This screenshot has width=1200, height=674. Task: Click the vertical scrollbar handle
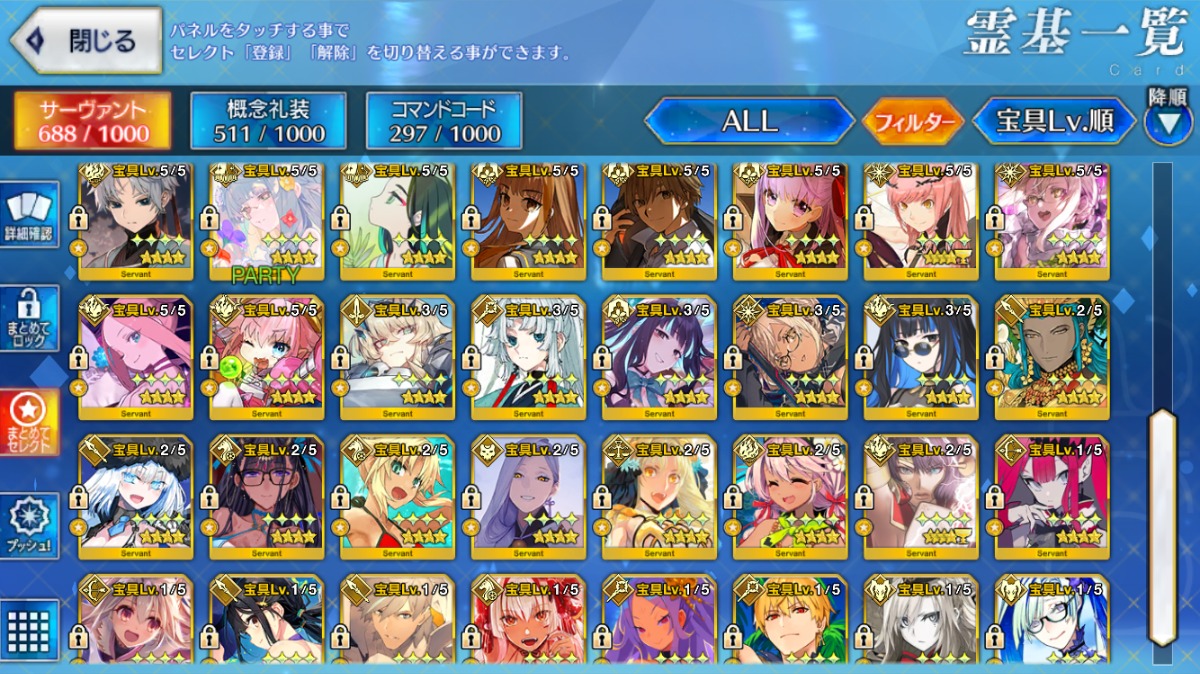point(1162,525)
